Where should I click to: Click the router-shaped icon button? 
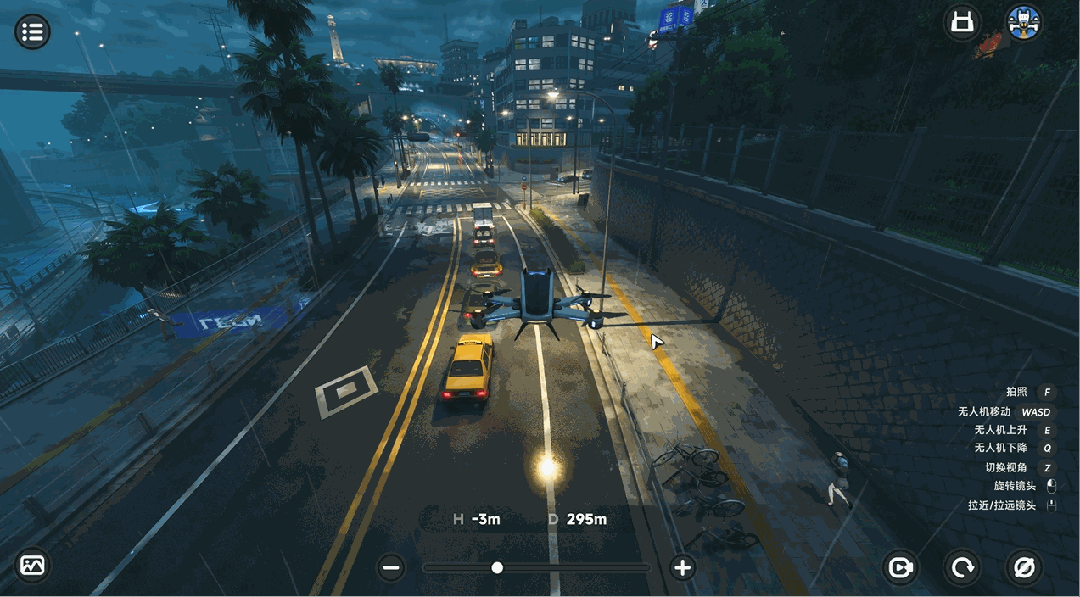(962, 23)
